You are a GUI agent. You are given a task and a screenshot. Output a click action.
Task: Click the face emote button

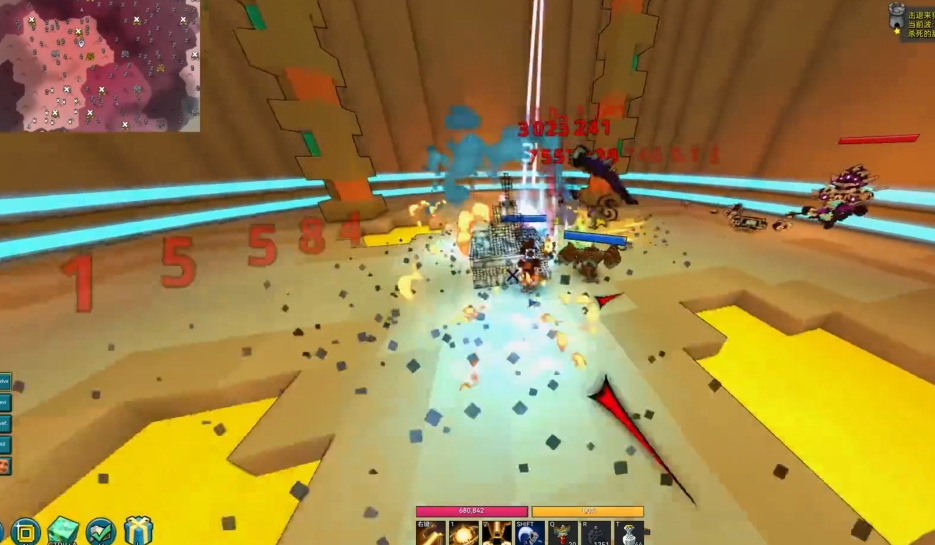pyautogui.click(x=5, y=466)
